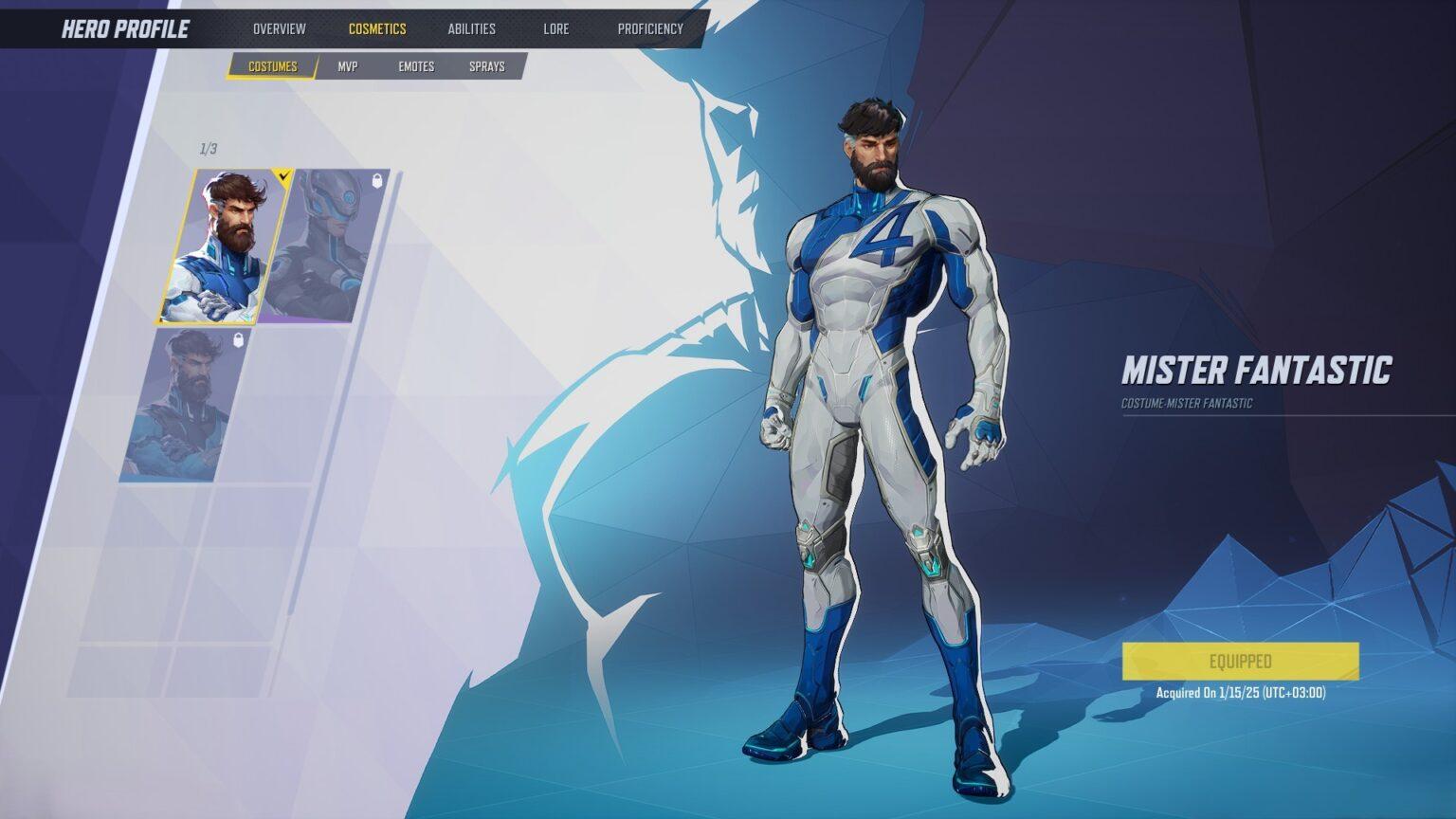View the Sprays sub-tab
This screenshot has width=1456, height=819.
point(487,66)
